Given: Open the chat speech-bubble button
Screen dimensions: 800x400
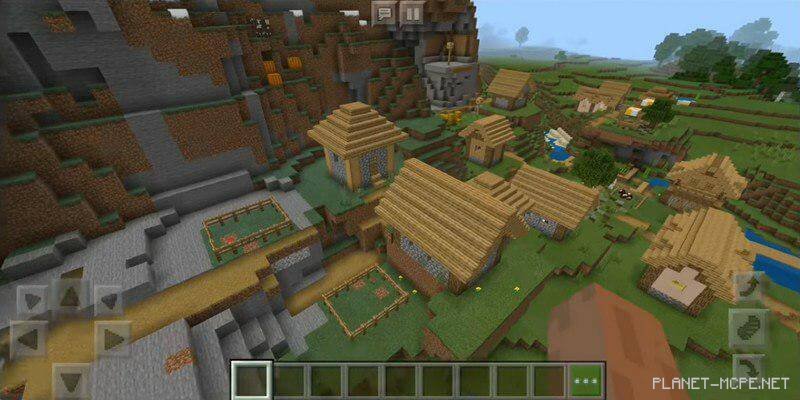Looking at the screenshot, I should click(383, 13).
